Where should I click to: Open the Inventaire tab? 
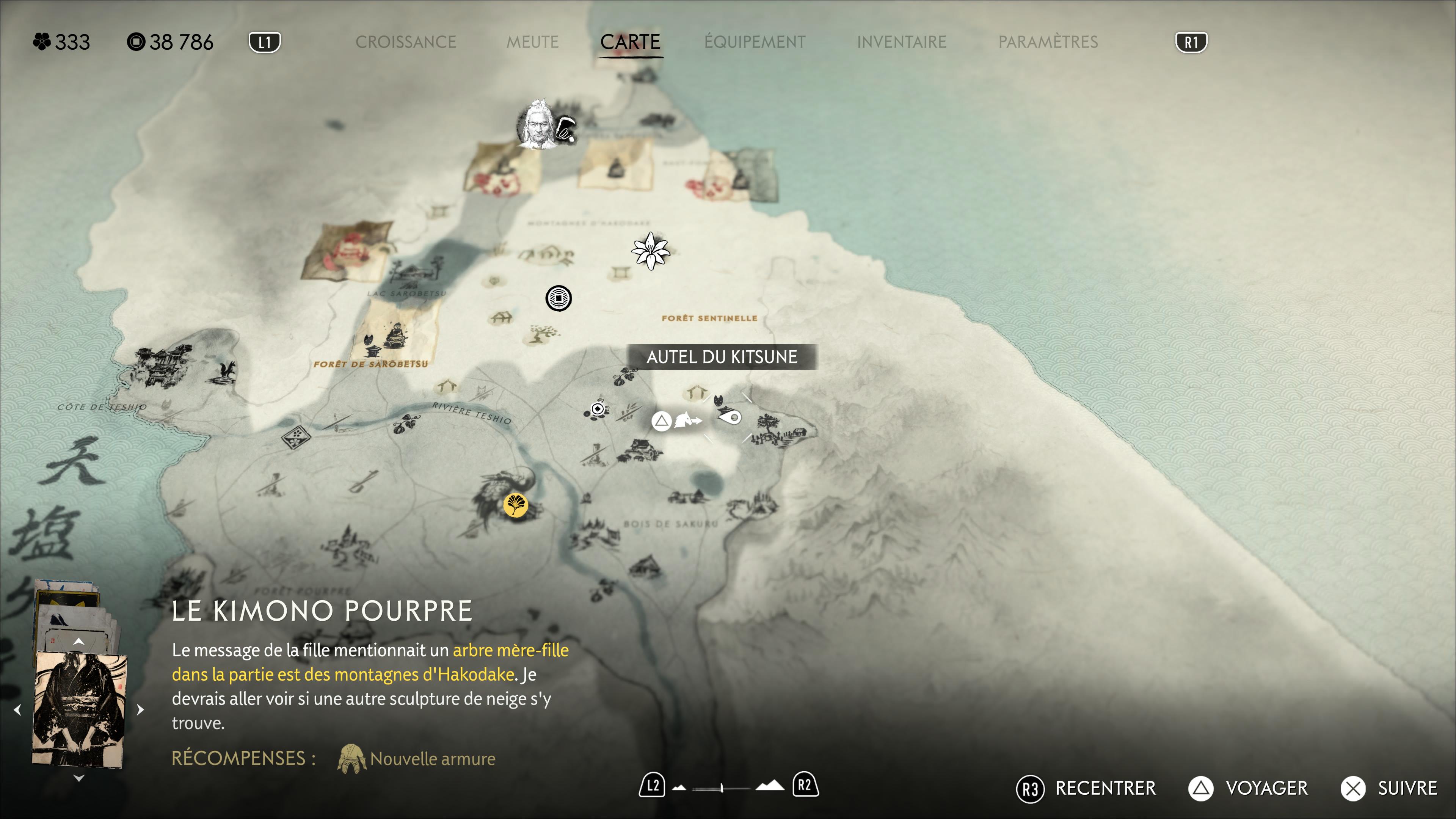(x=901, y=42)
